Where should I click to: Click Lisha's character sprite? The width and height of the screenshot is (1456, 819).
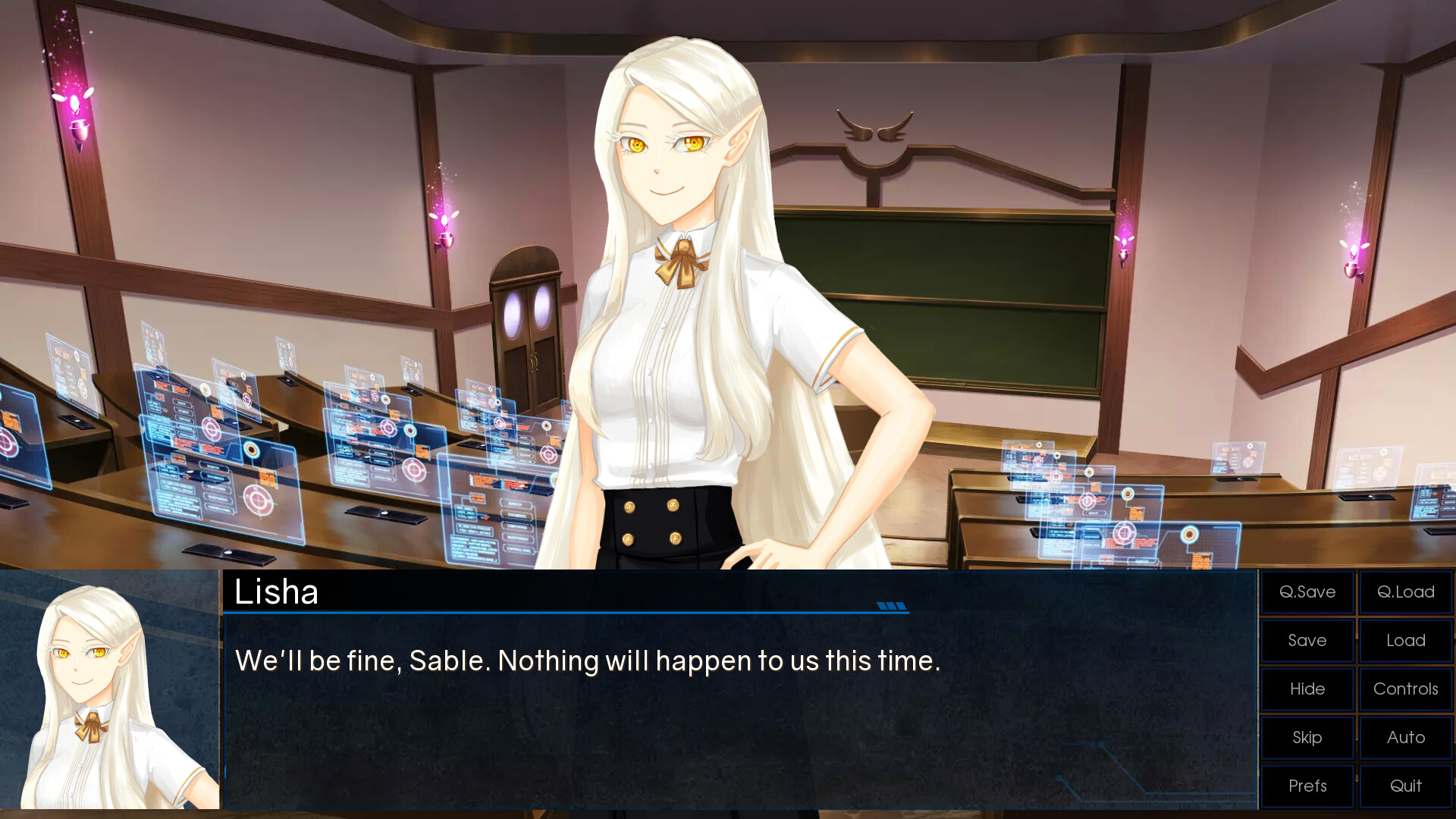pos(682,303)
